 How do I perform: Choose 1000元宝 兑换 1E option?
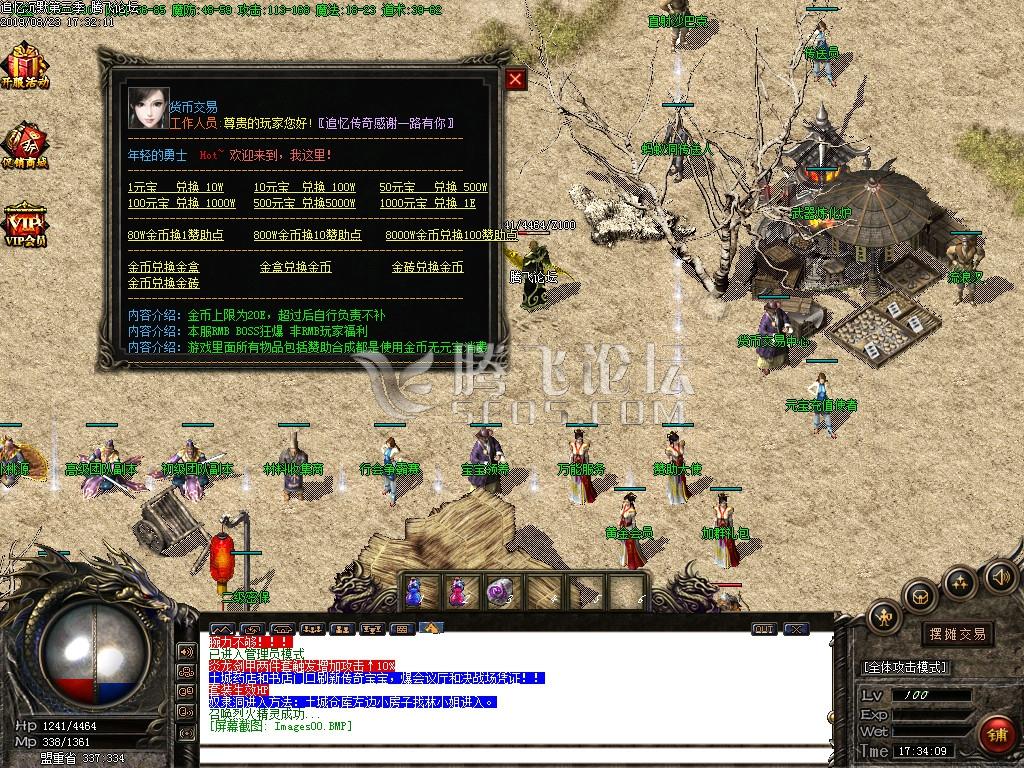tap(427, 203)
